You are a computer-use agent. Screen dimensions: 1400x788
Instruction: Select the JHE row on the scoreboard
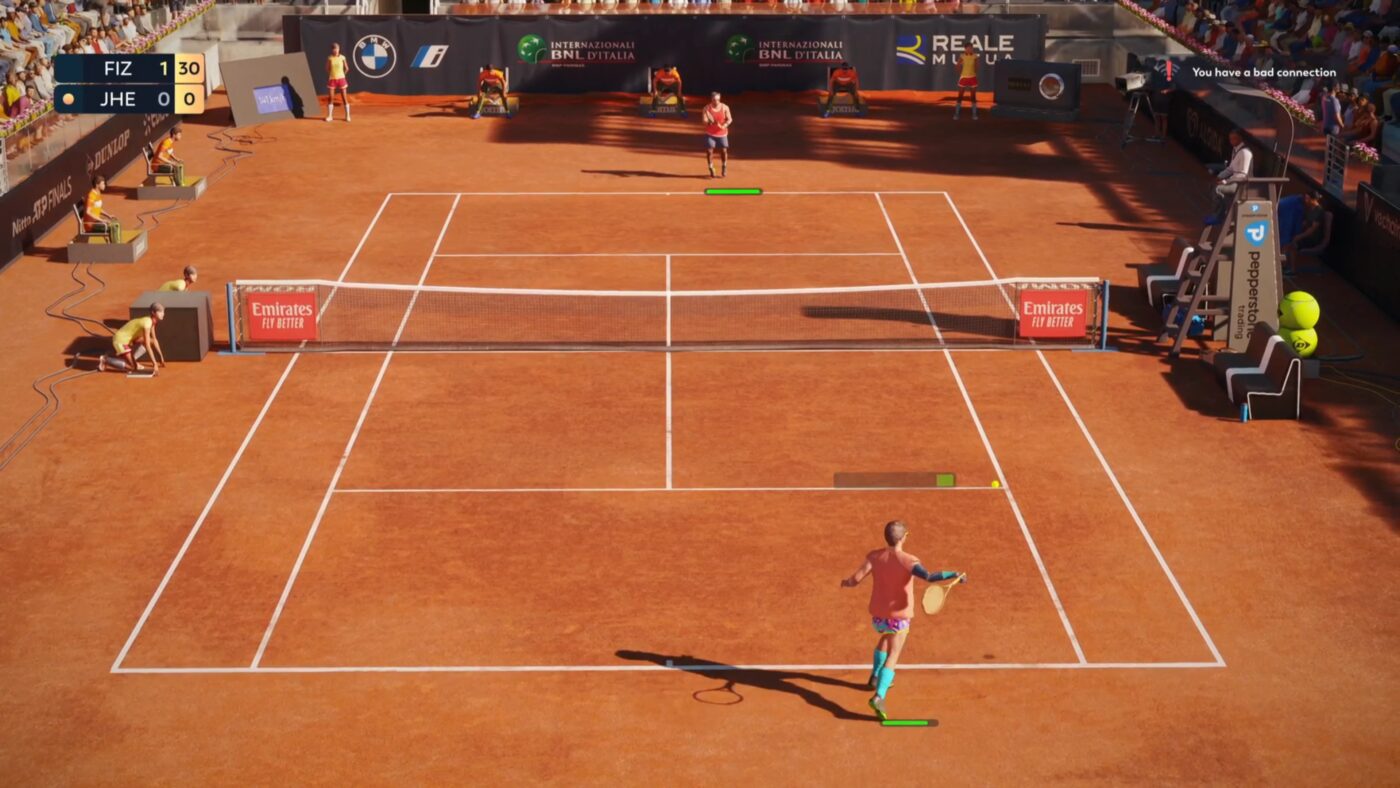pyautogui.click(x=120, y=99)
